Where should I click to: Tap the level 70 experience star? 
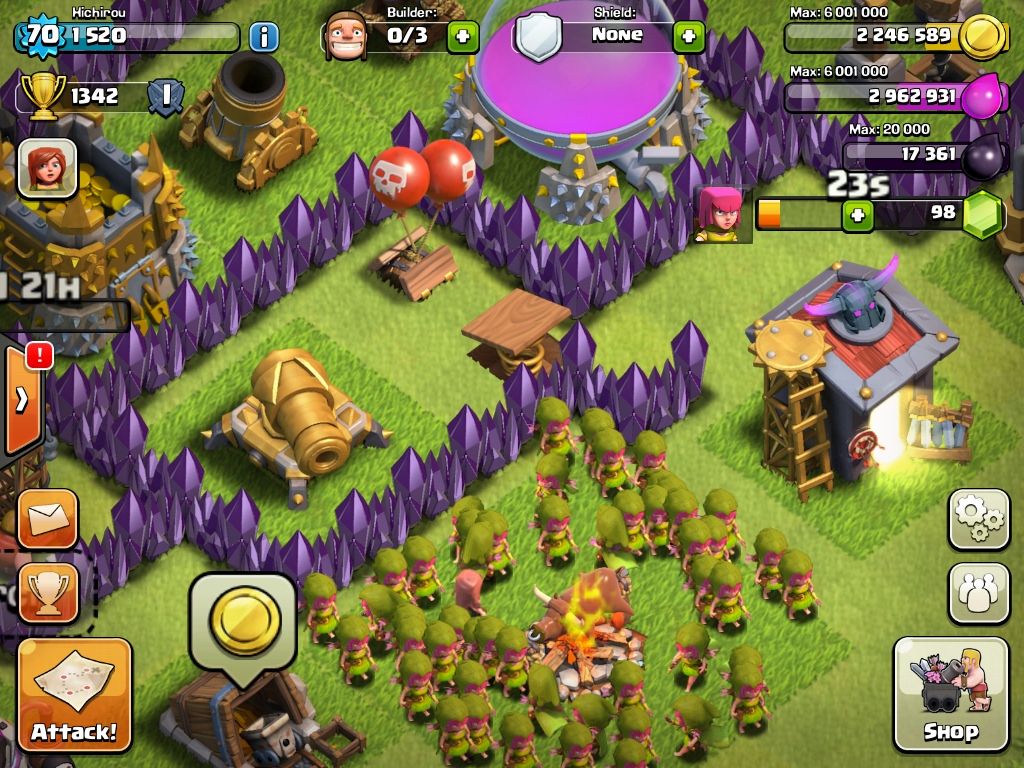(x=41, y=36)
